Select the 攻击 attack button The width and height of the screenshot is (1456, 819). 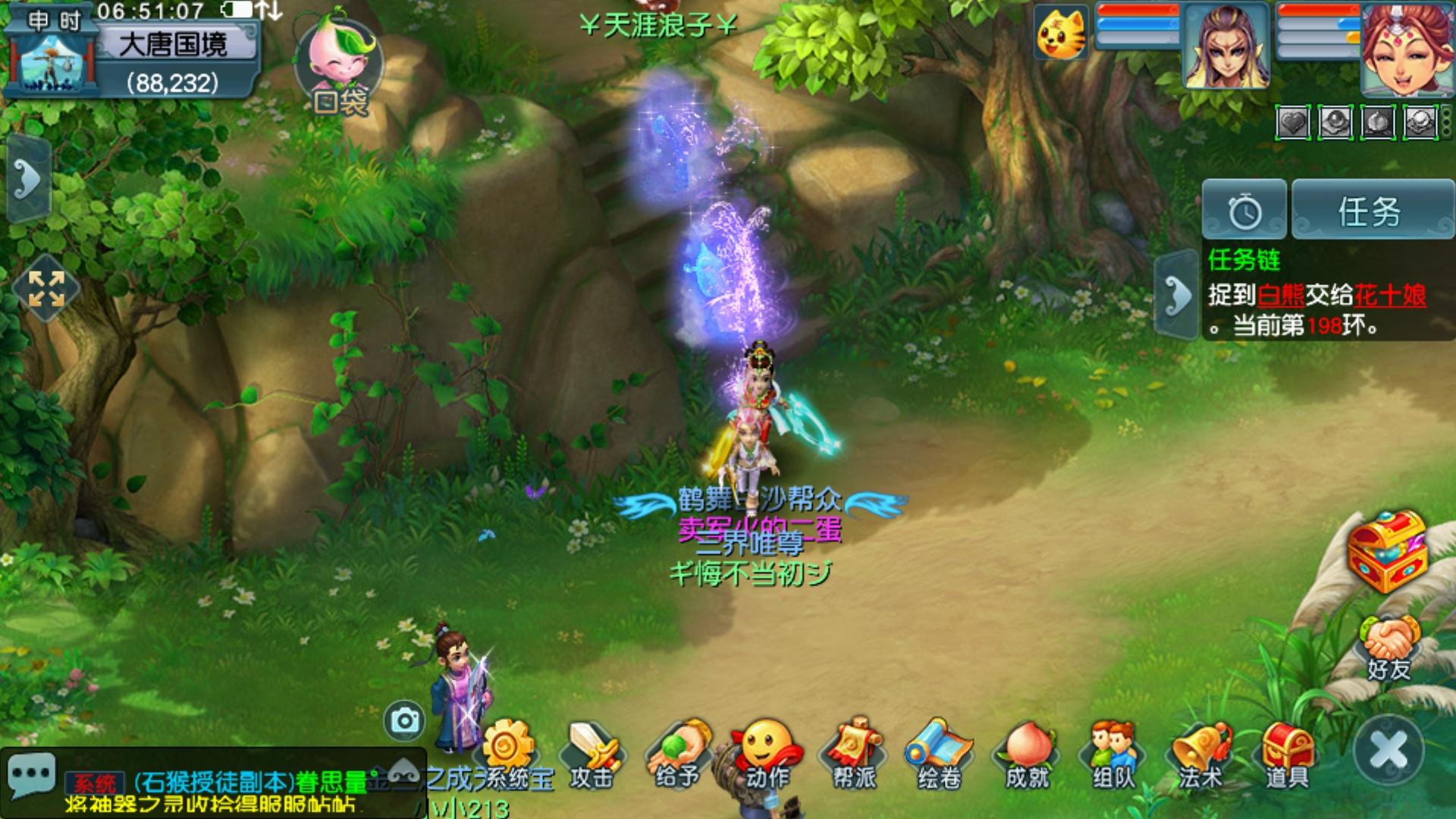coord(592,755)
